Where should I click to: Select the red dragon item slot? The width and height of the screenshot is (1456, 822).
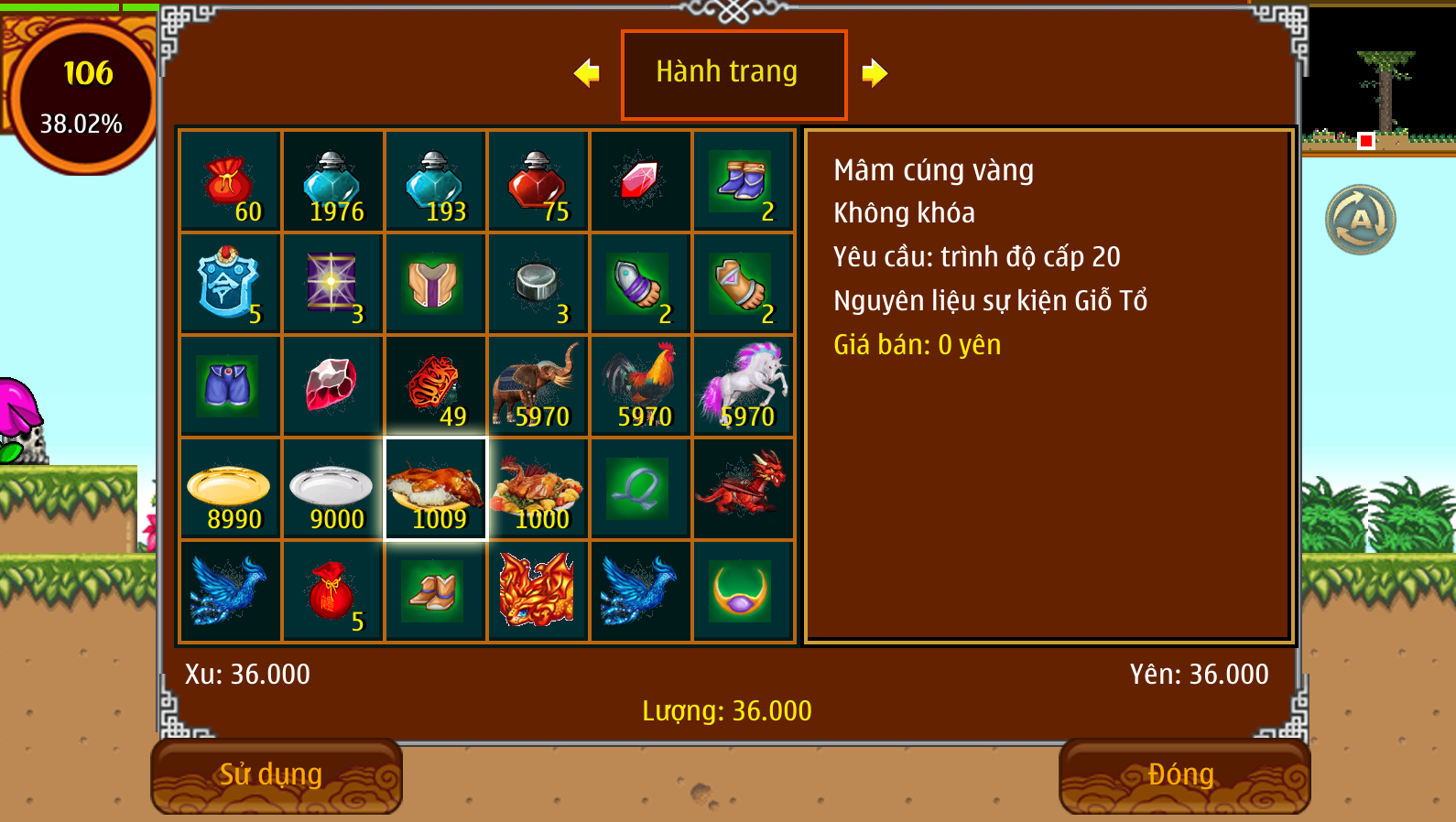tap(743, 489)
